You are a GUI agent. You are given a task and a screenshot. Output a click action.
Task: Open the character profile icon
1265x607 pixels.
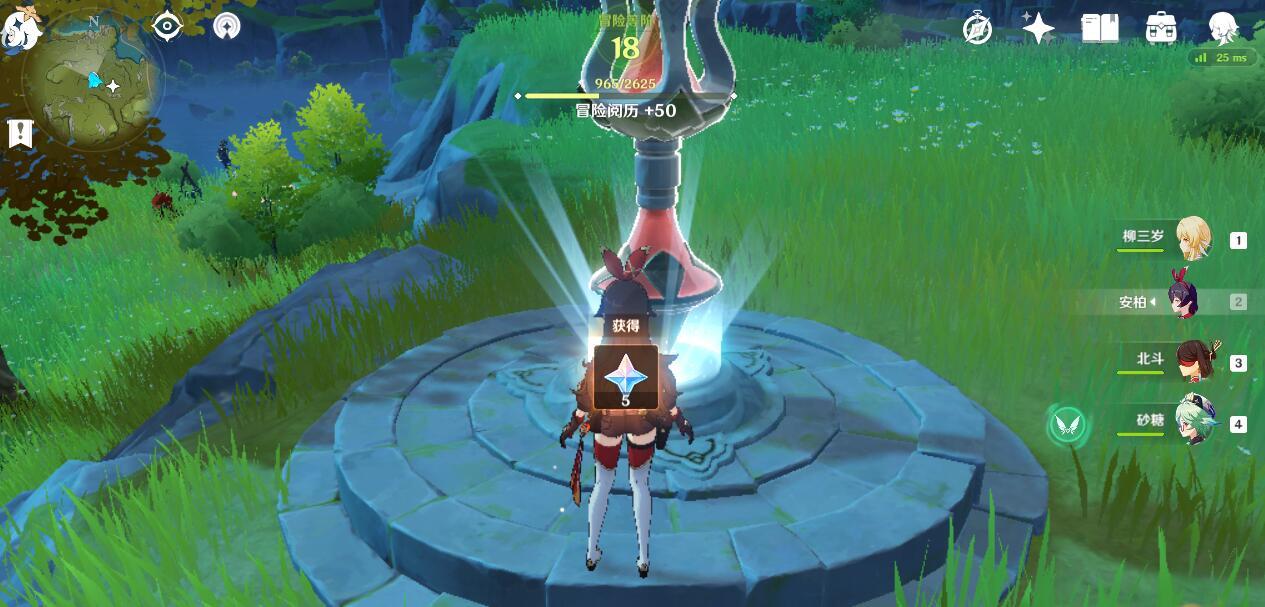[x=1223, y=29]
